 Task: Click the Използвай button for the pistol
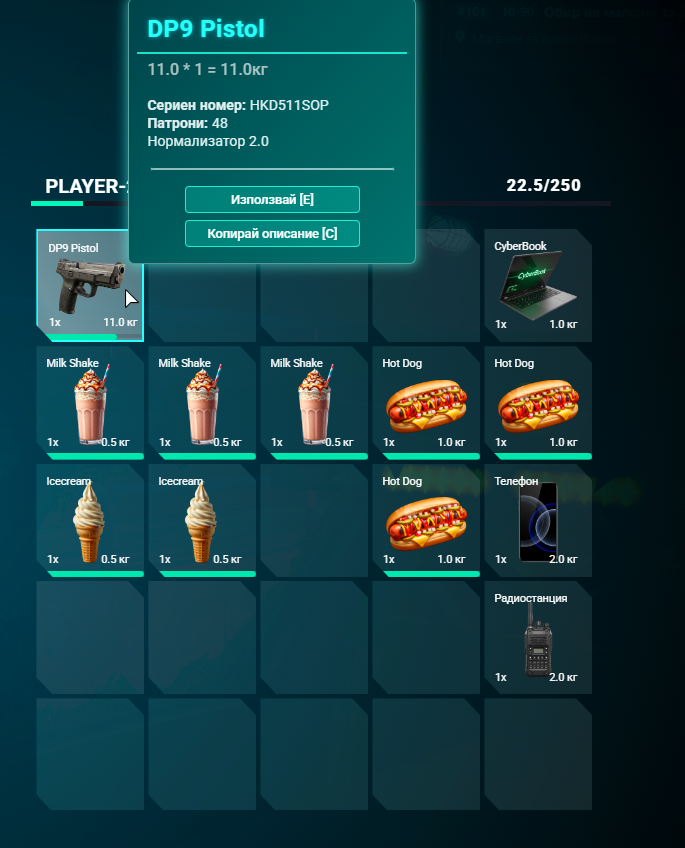pyautogui.click(x=272, y=200)
